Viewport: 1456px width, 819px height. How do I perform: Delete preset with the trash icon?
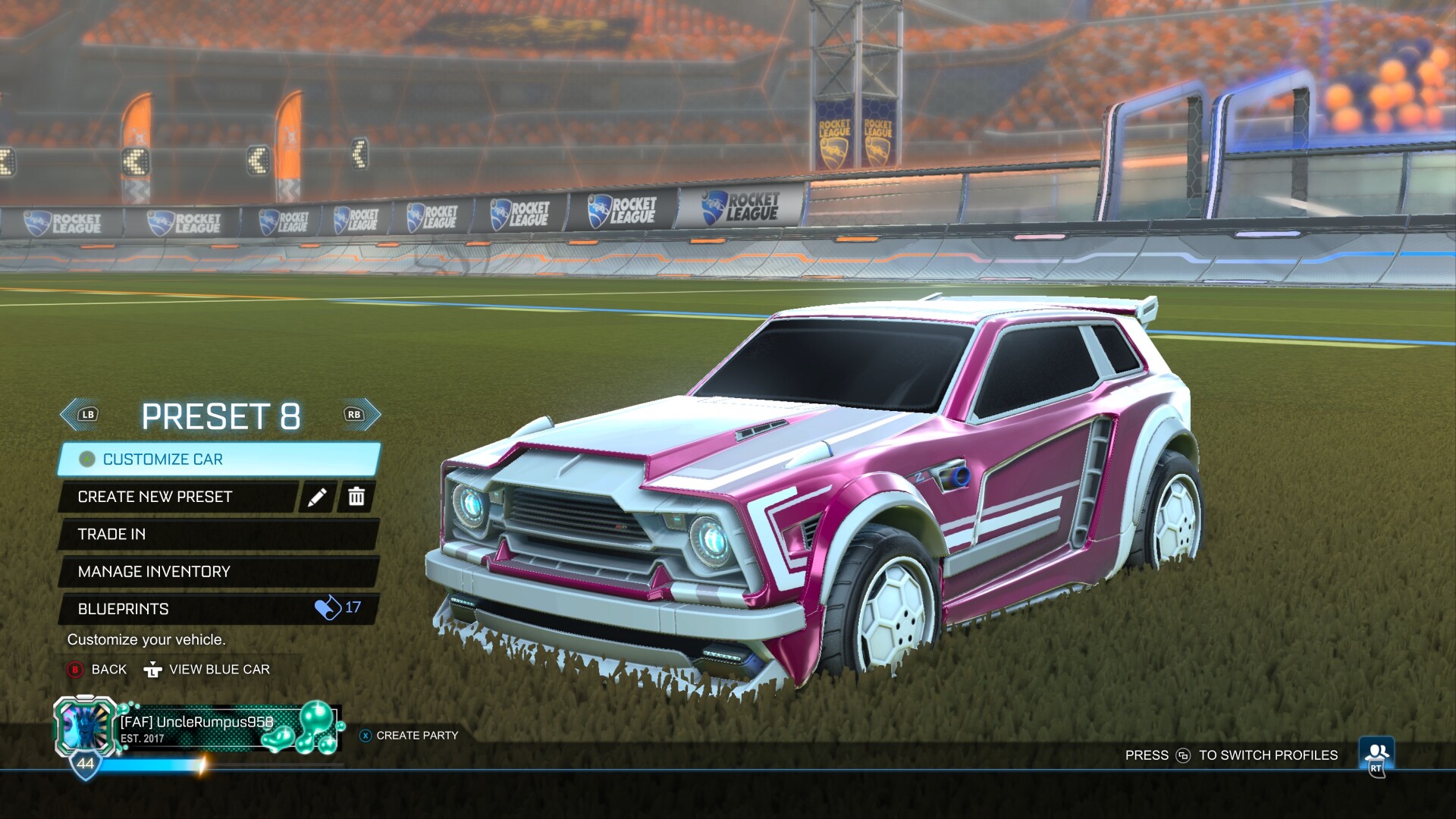click(356, 497)
